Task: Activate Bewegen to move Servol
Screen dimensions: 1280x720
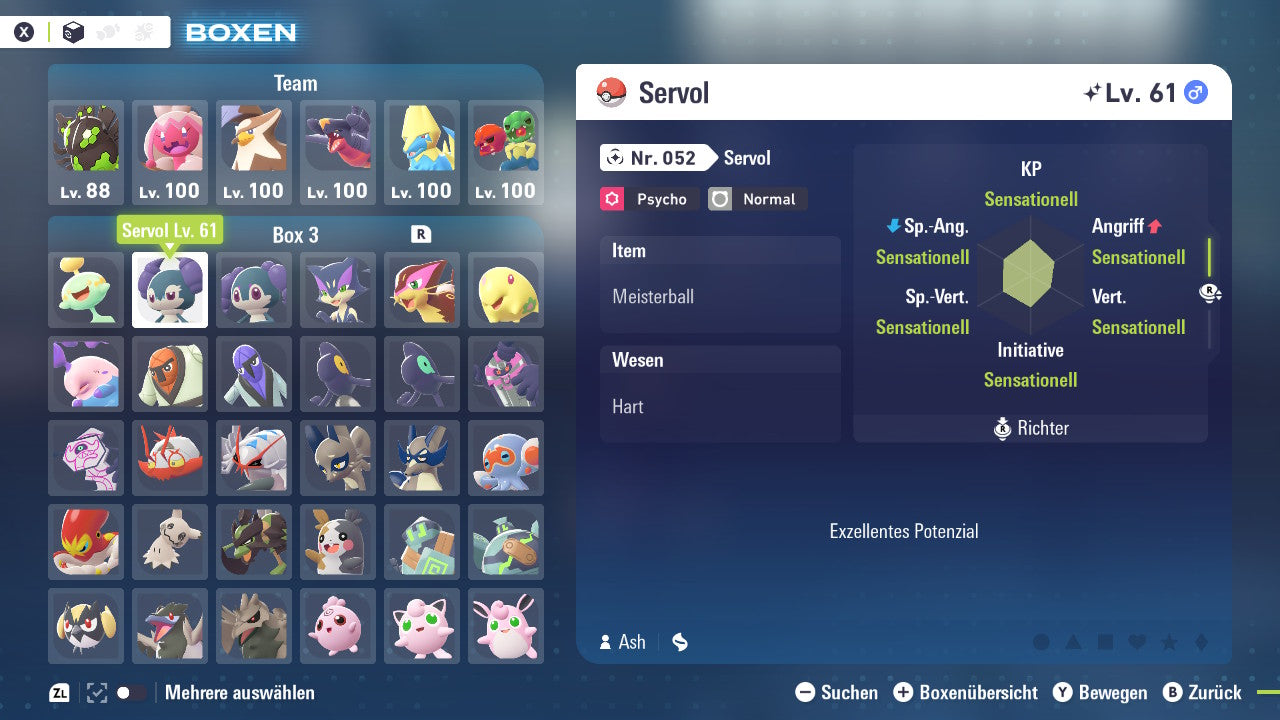Action: coord(1101,692)
